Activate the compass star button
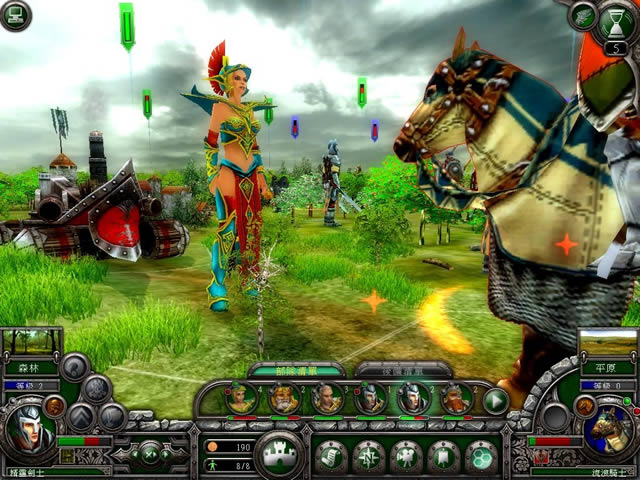The image size is (640, 480). click(368, 456)
